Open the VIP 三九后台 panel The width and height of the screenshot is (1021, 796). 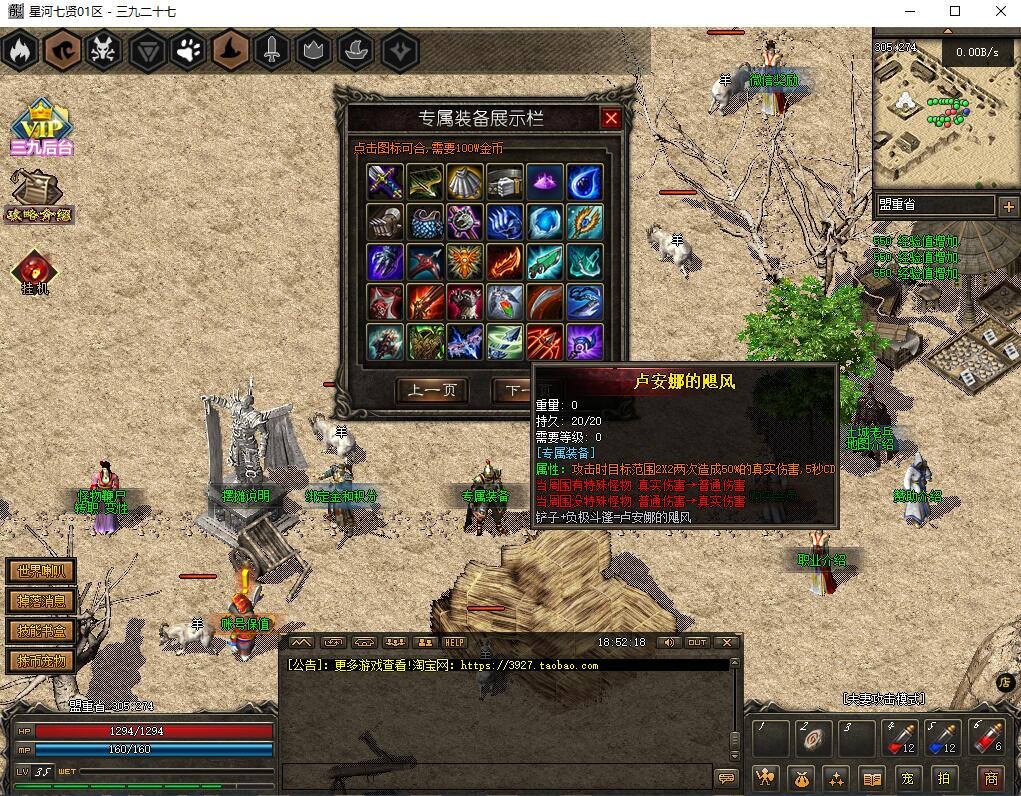click(41, 127)
